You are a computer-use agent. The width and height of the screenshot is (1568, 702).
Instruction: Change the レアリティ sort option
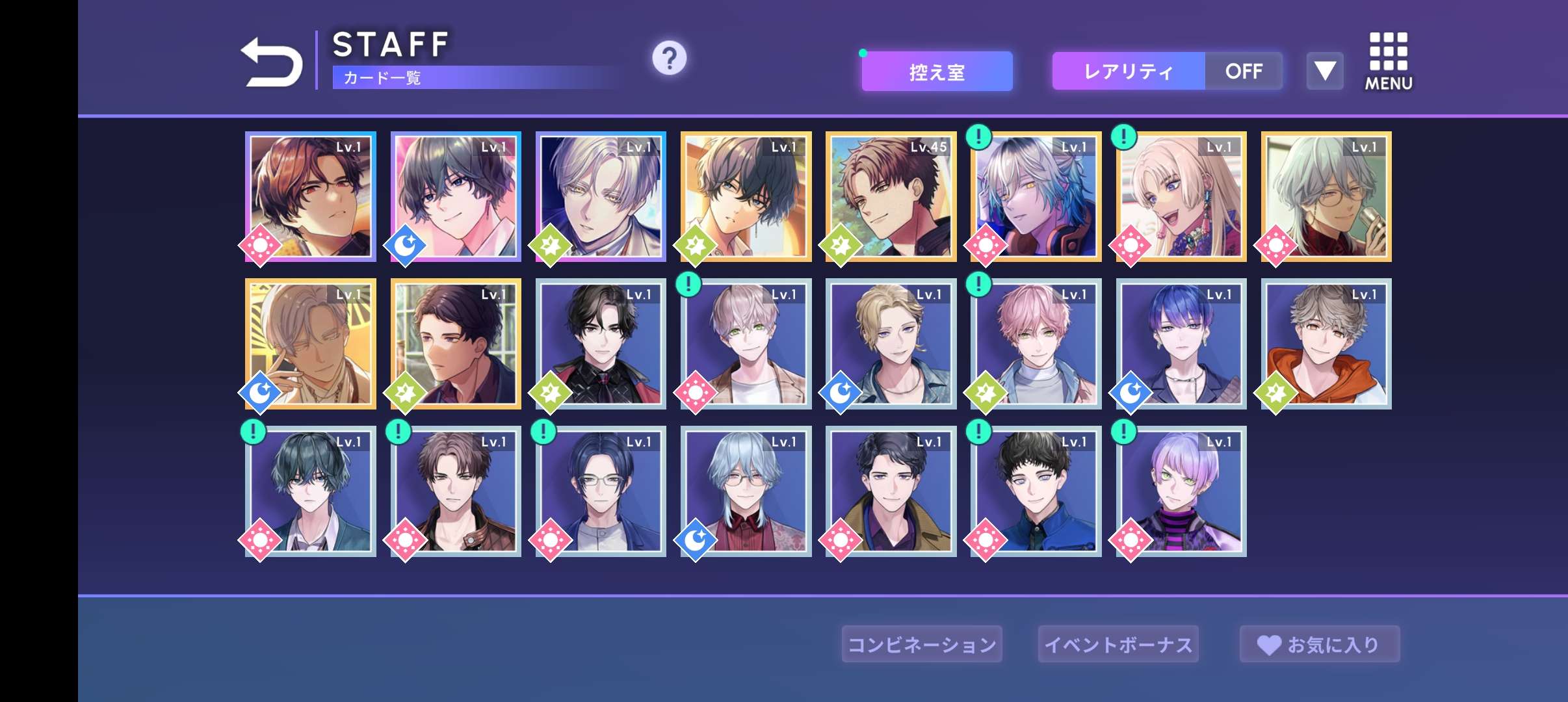(1128, 71)
